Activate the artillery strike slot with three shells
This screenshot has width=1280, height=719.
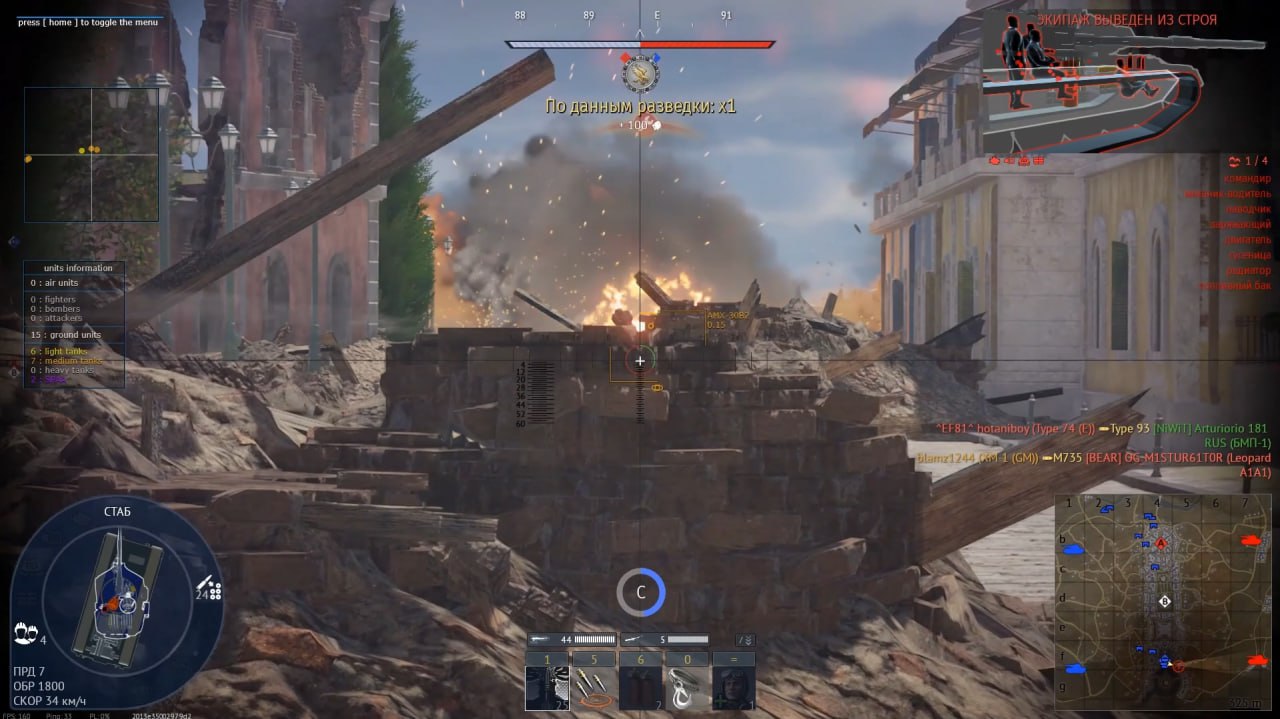pyautogui.click(x=594, y=688)
